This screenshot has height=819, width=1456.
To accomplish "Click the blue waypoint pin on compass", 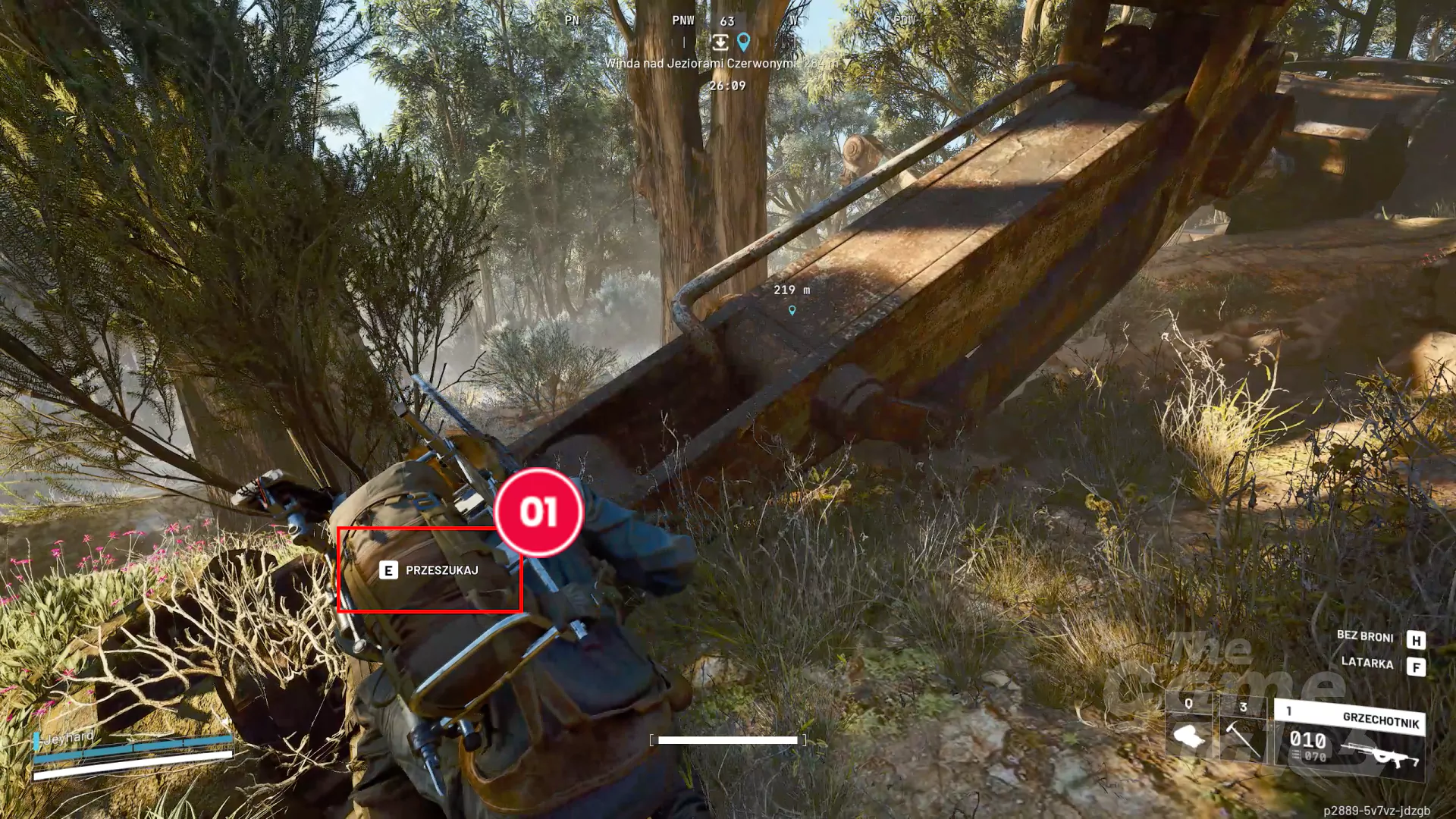I will 744,41.
